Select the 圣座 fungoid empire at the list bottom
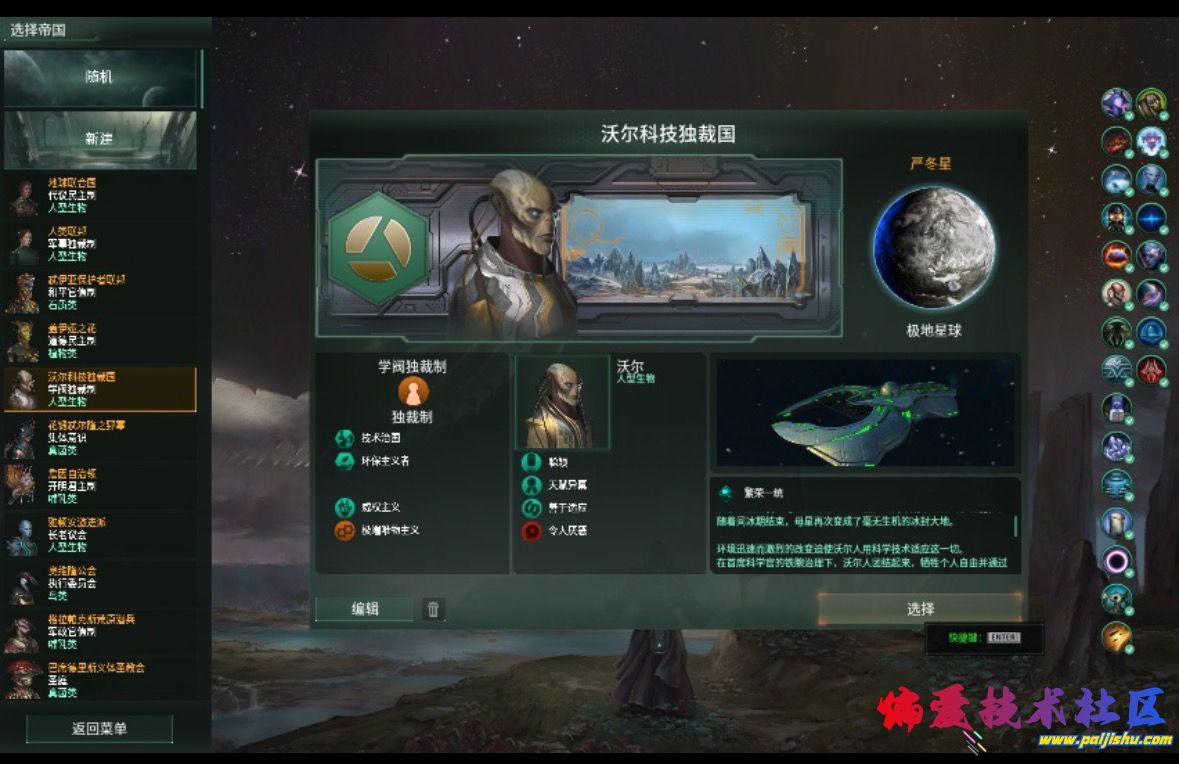Viewport: 1179px width, 764px height. tap(100, 679)
